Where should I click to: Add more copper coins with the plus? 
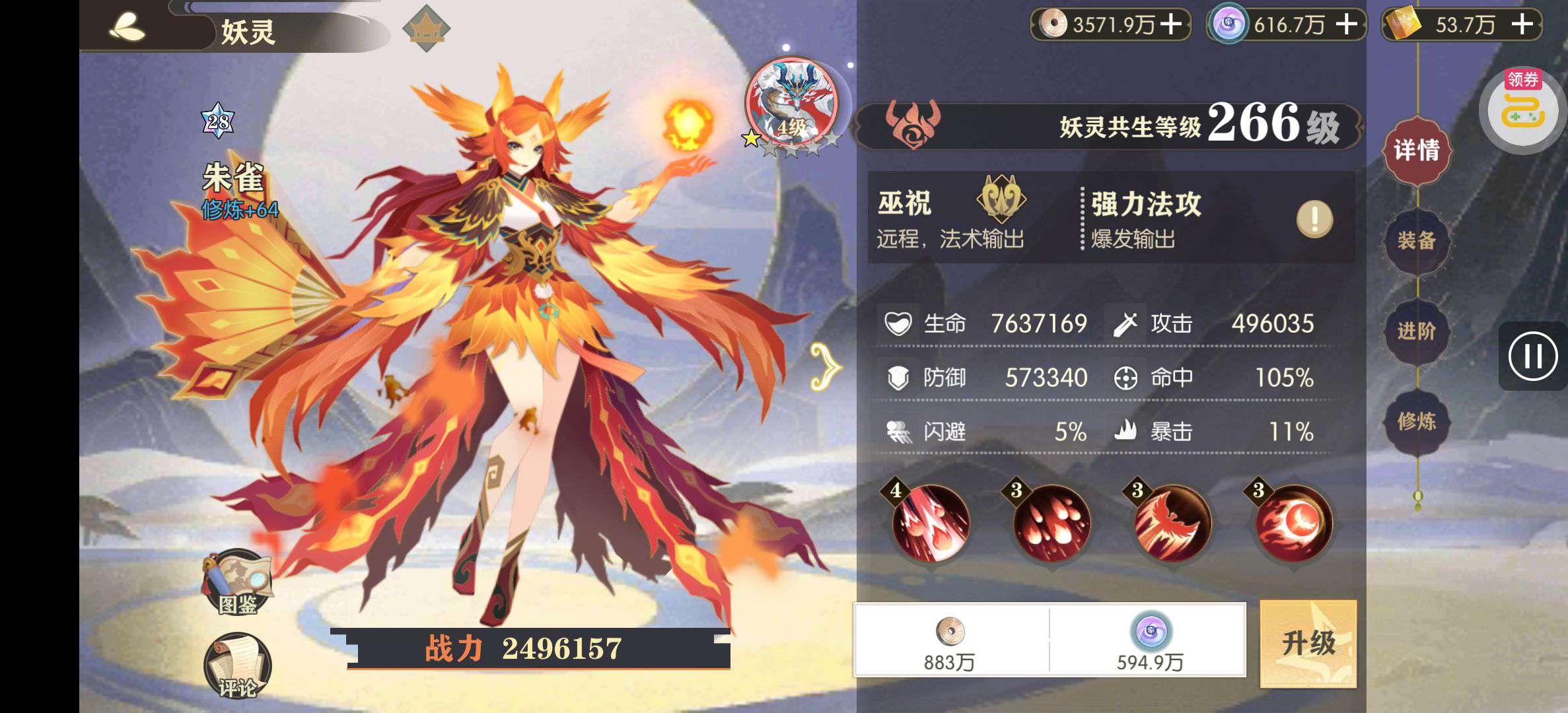pyautogui.click(x=1171, y=24)
